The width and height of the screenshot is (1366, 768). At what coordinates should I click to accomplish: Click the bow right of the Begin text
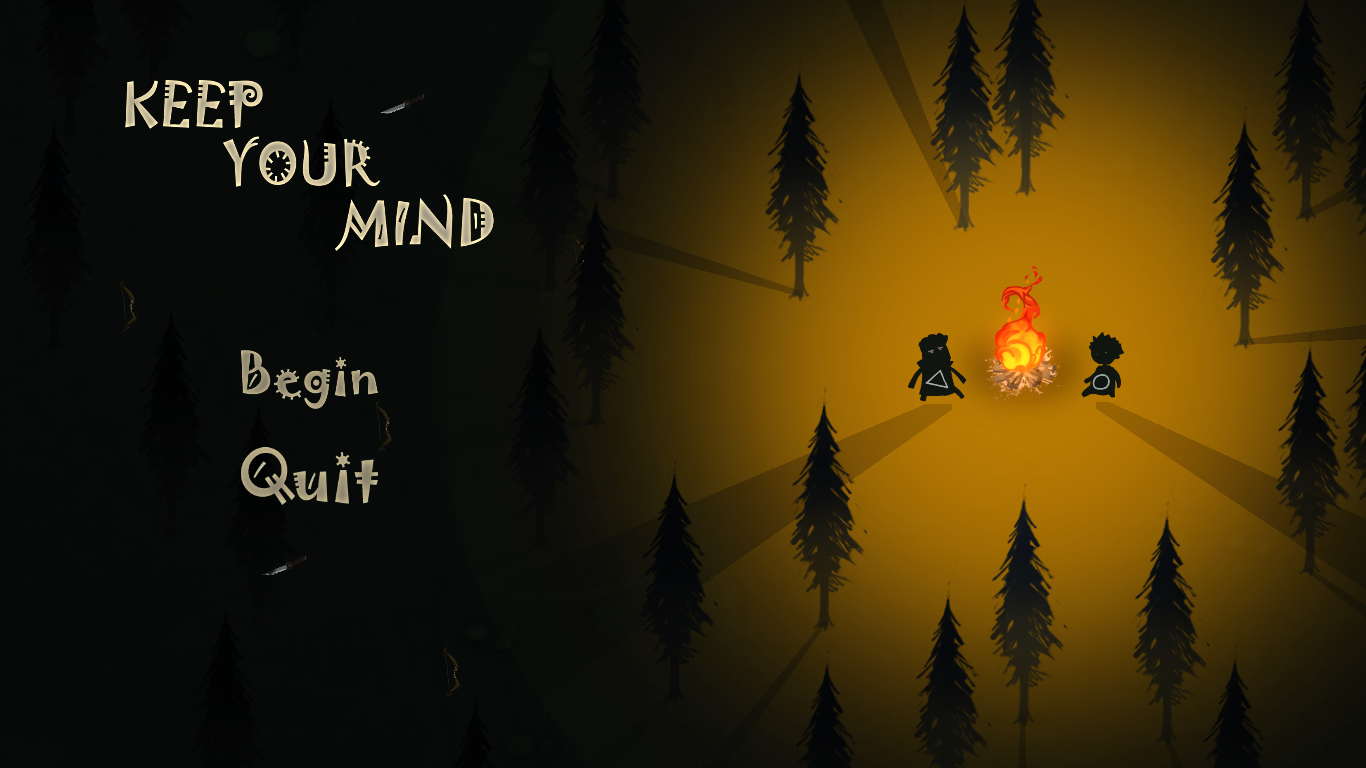pos(383,425)
